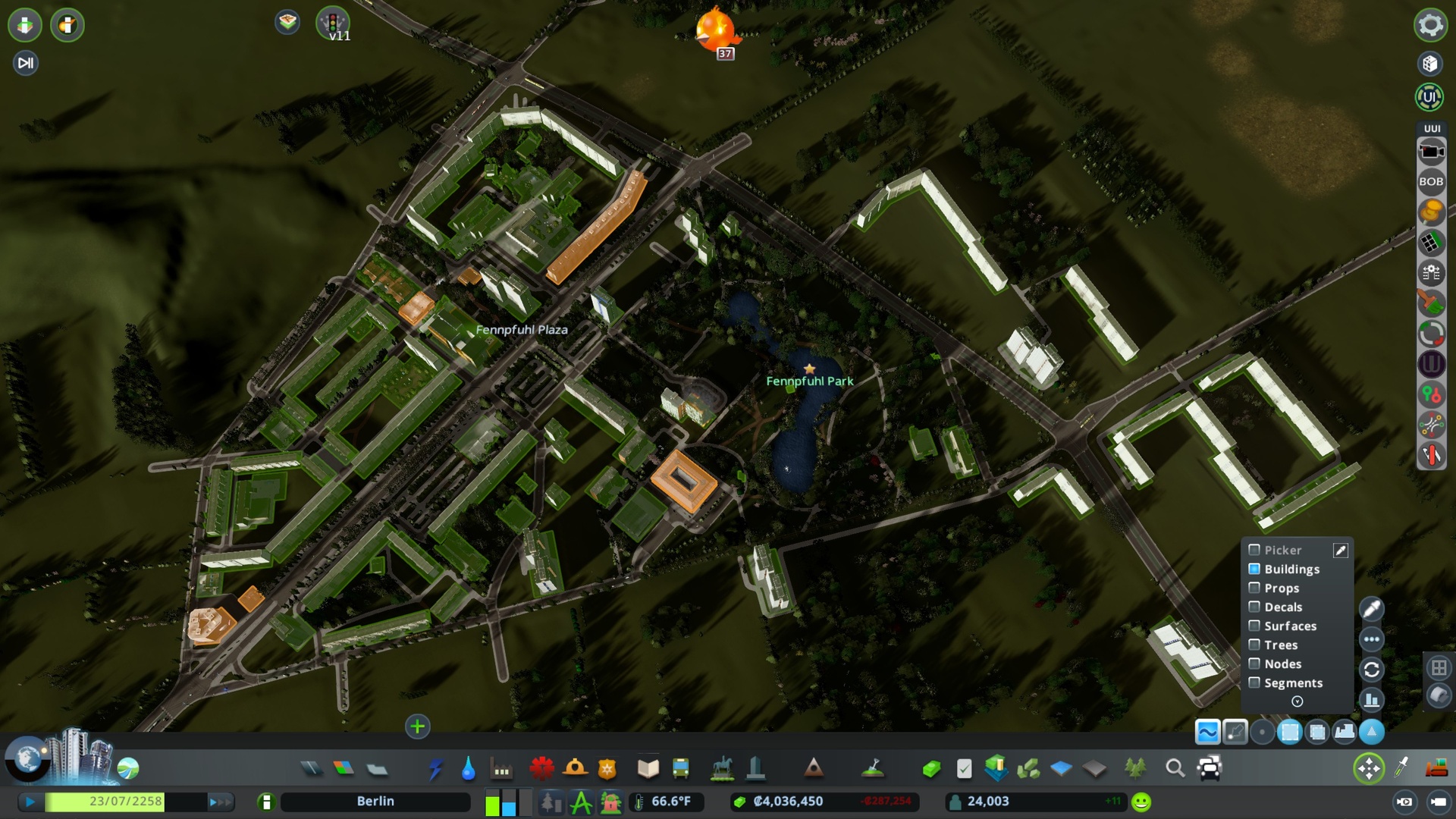1456x819 pixels.
Task: Open the Water & Sewage menu via water drop icon
Action: pos(468,767)
